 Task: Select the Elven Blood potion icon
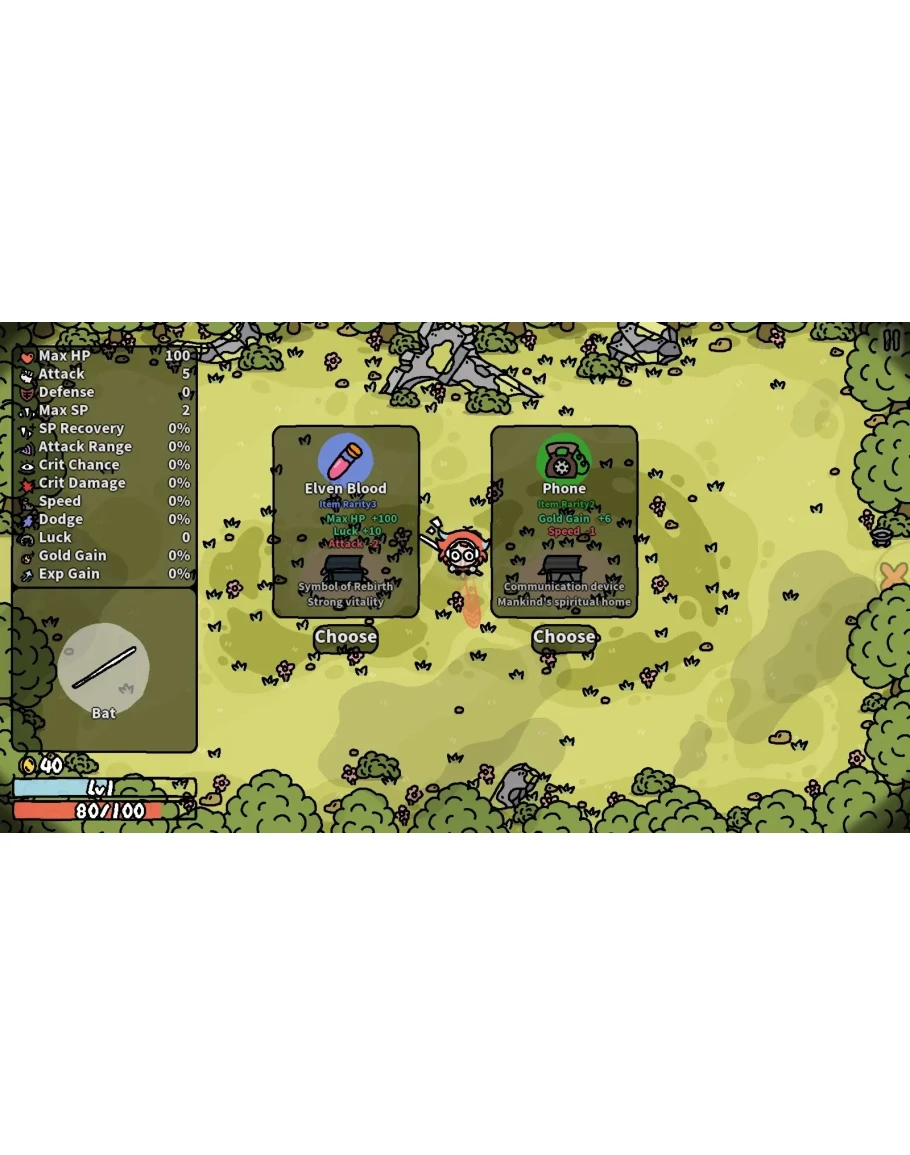pyautogui.click(x=346, y=459)
